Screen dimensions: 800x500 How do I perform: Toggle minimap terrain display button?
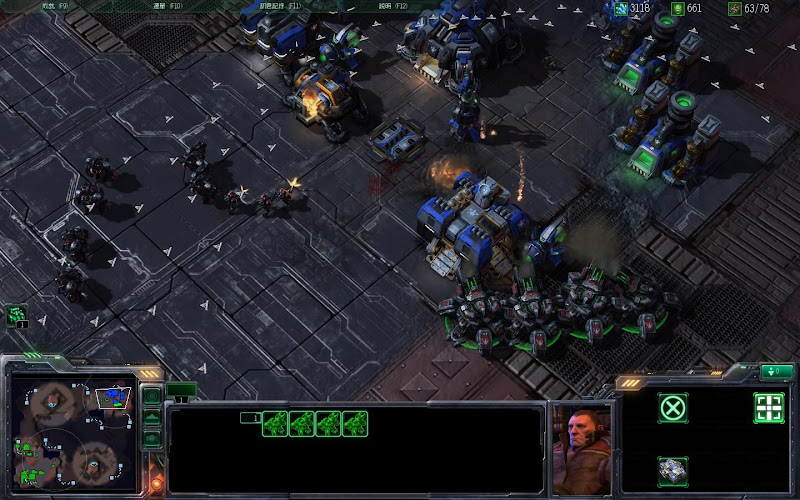(152, 417)
